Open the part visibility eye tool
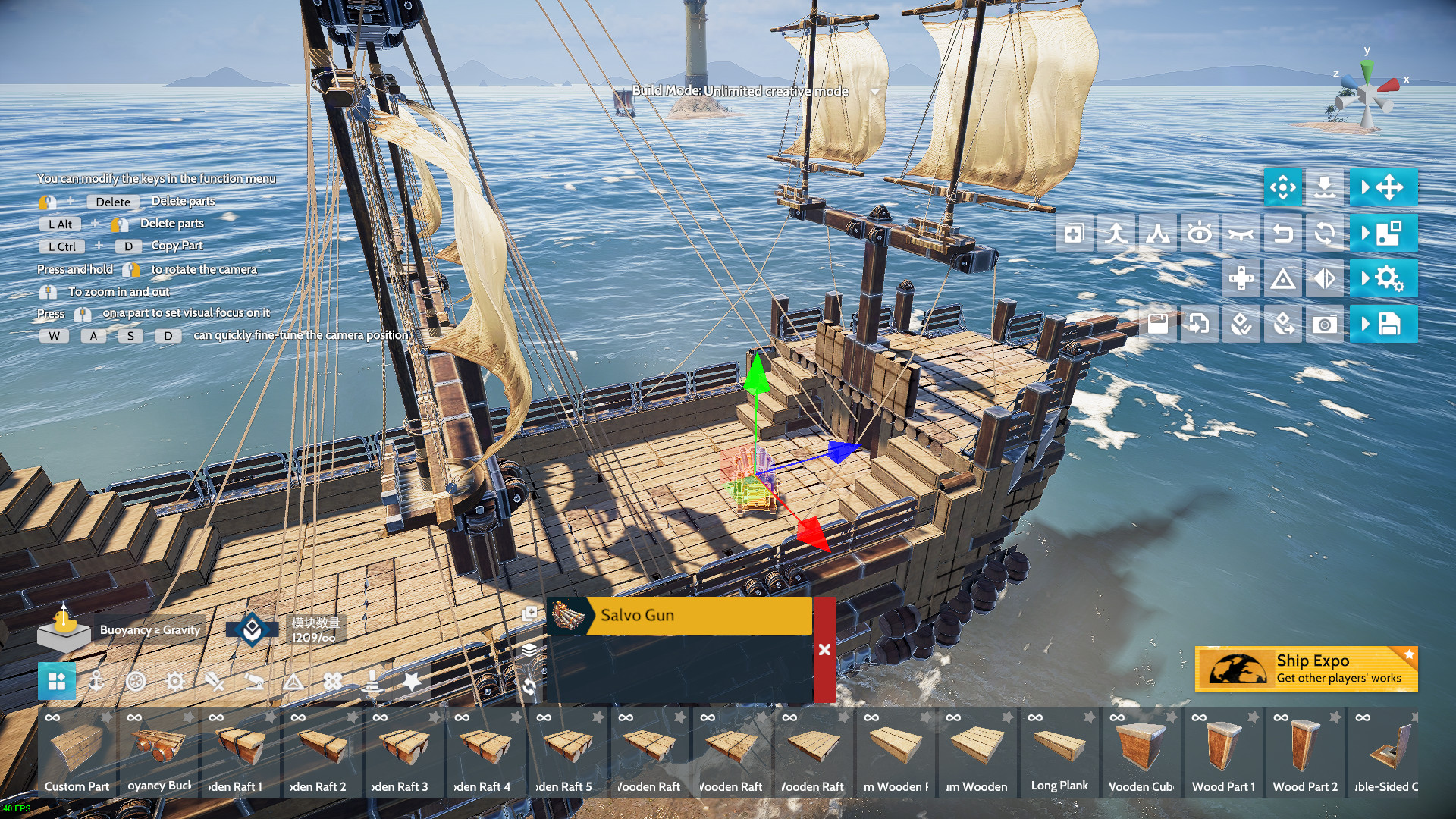The width and height of the screenshot is (1456, 819). click(1200, 234)
